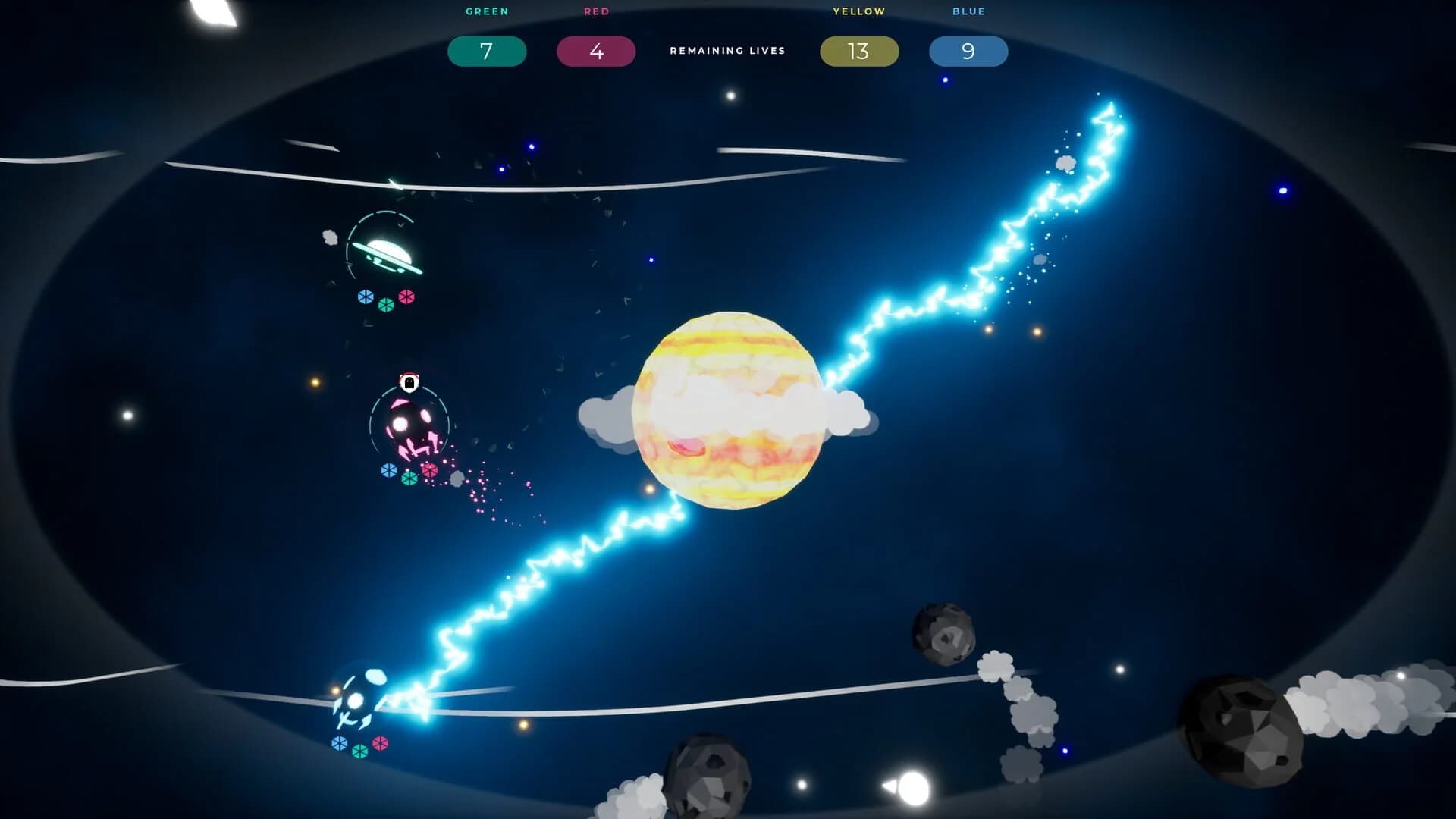Click the teal snowflake pip below the bottom rocket
1456x819 pixels.
pos(360,752)
